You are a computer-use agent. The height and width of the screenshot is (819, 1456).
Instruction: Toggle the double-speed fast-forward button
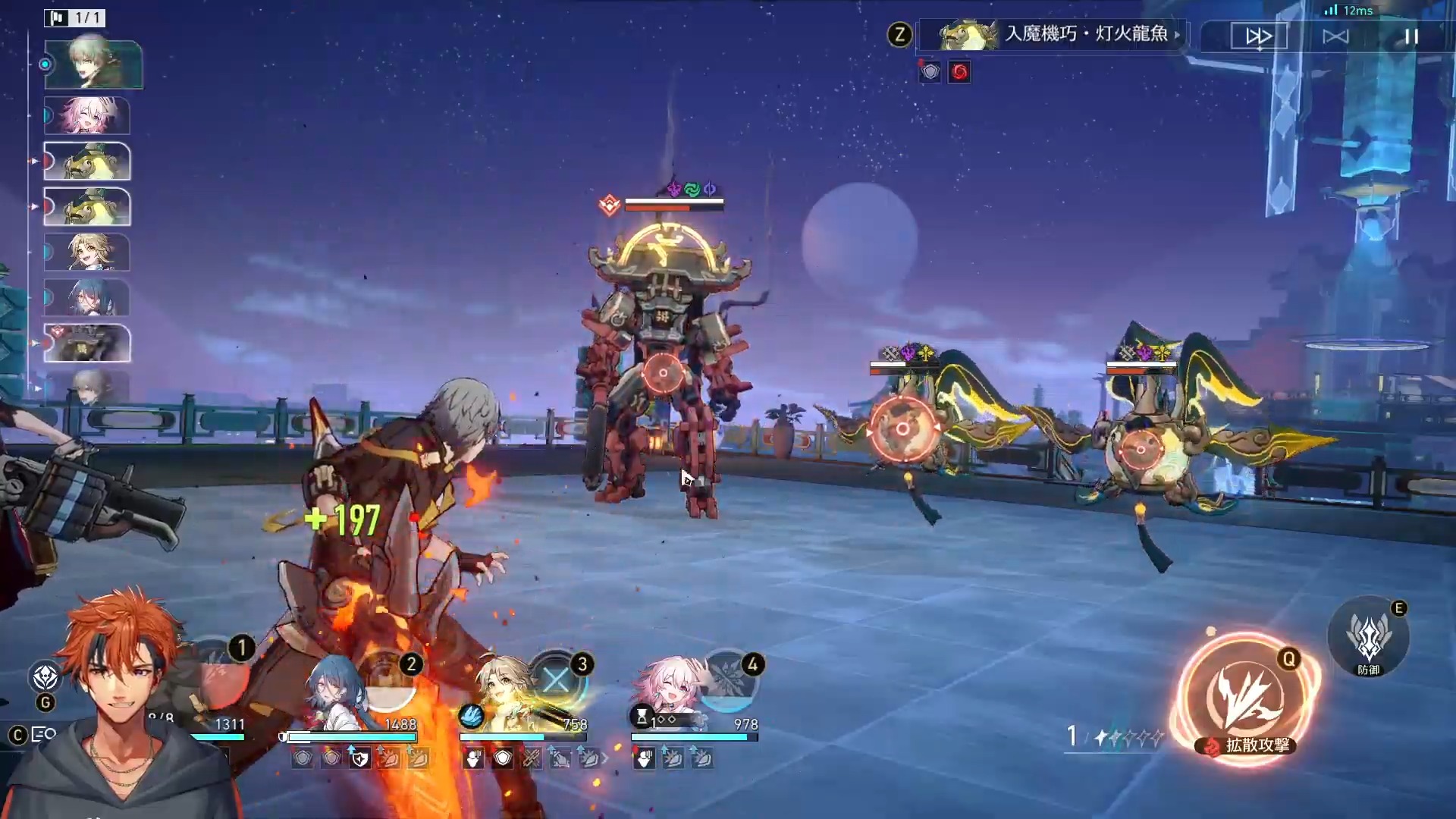coord(1259,36)
